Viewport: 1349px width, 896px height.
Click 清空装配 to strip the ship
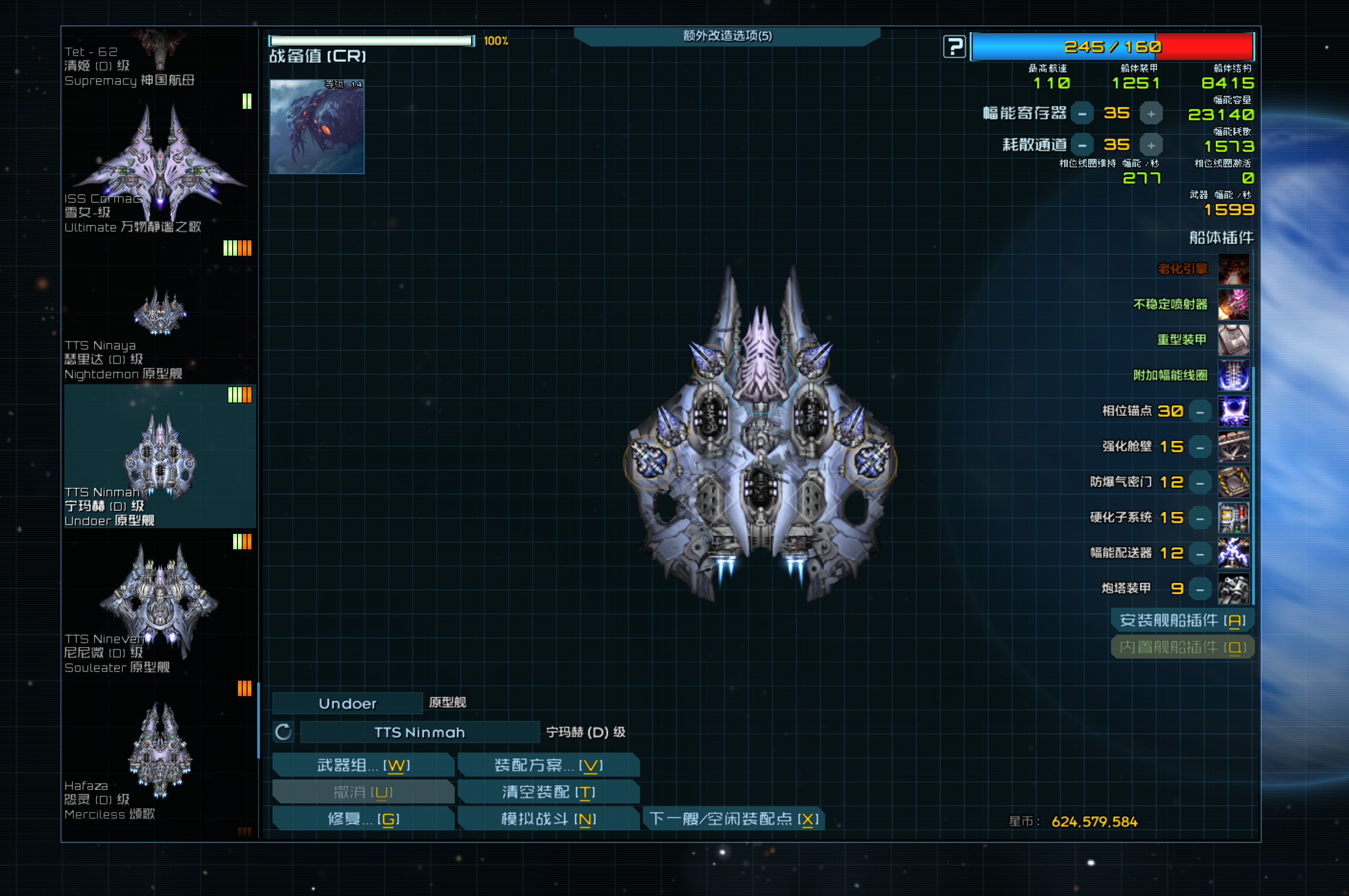coord(548,792)
